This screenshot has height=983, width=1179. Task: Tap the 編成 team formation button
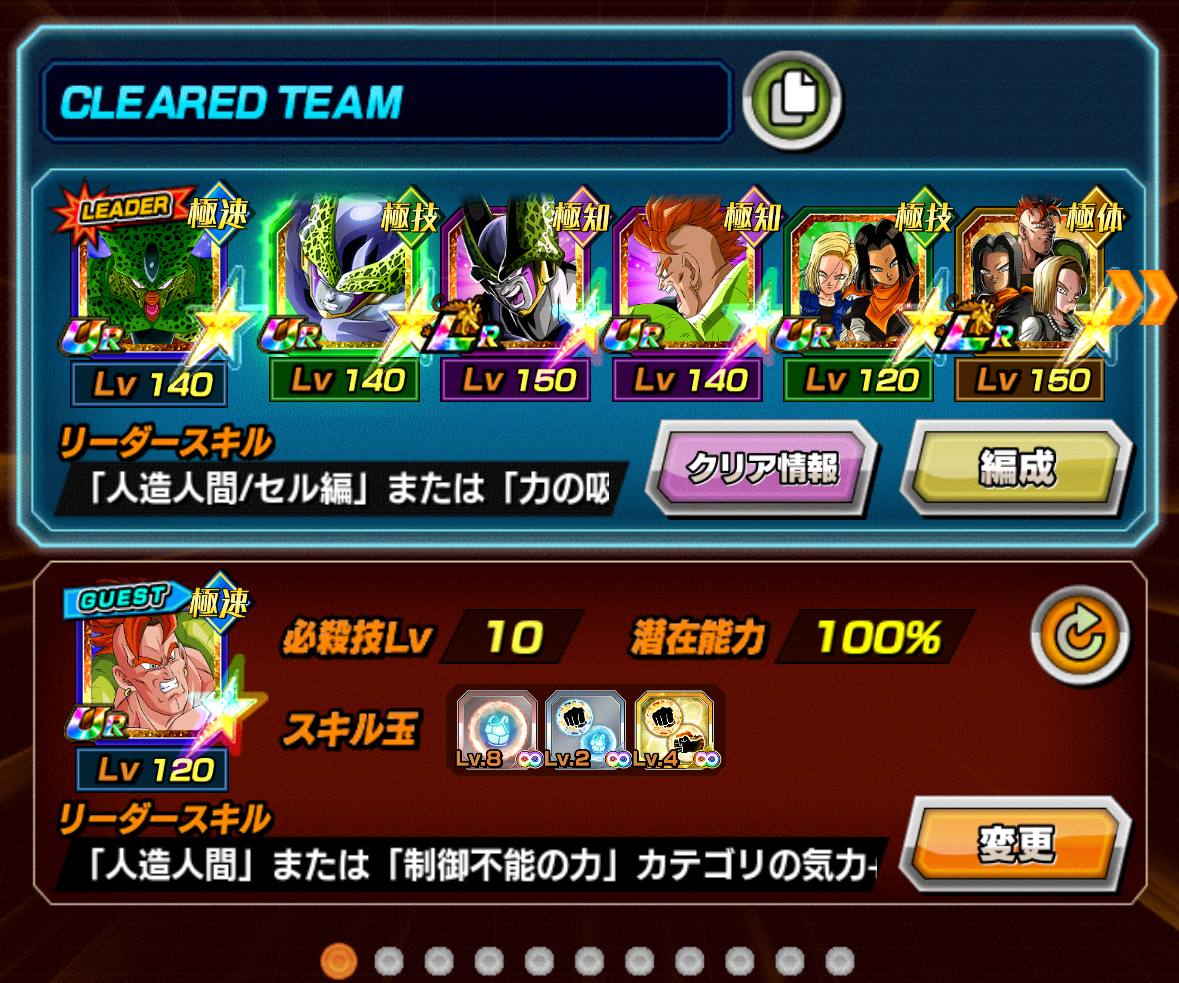tap(1016, 468)
